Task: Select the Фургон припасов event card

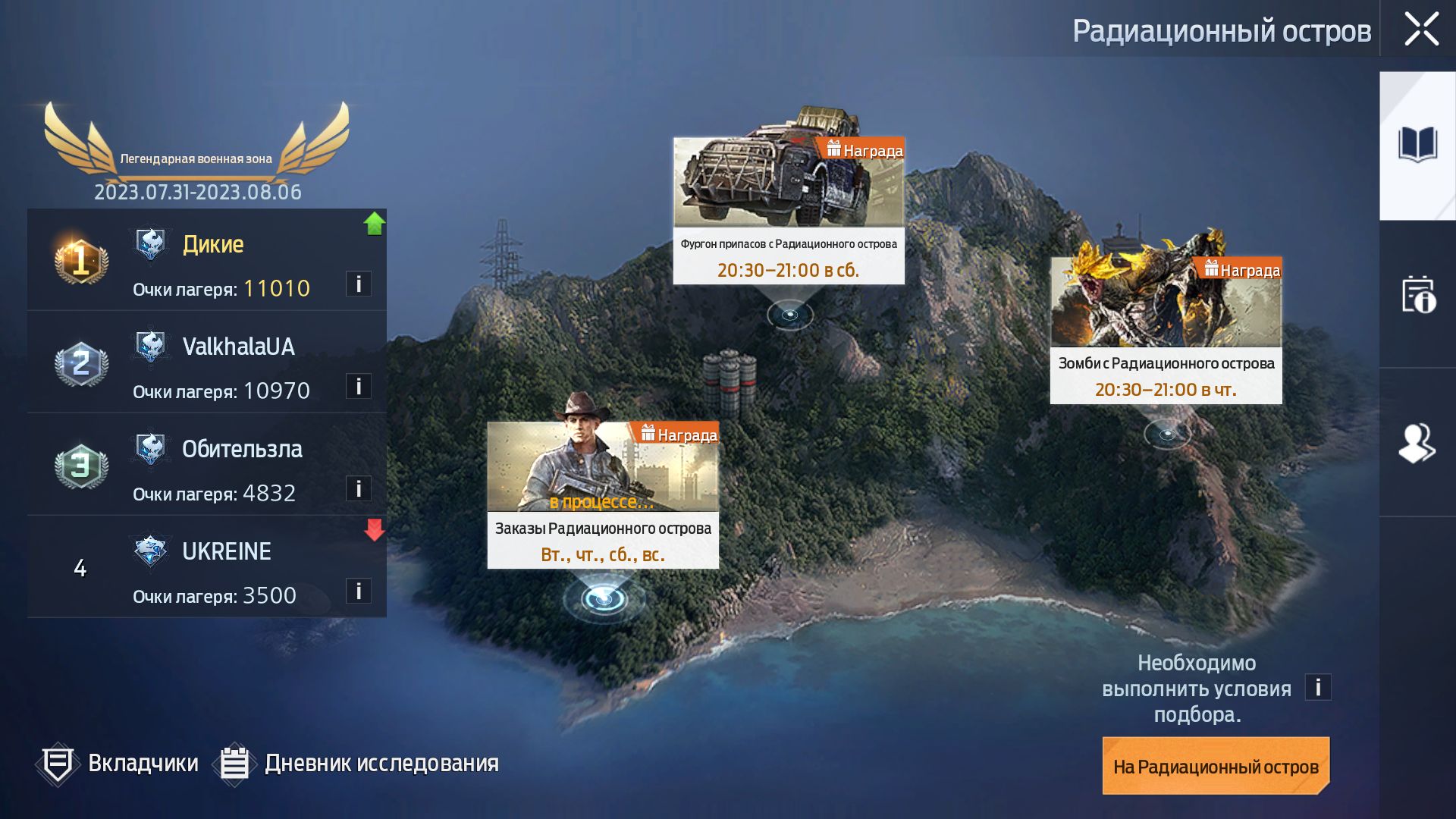Action: coord(789,211)
